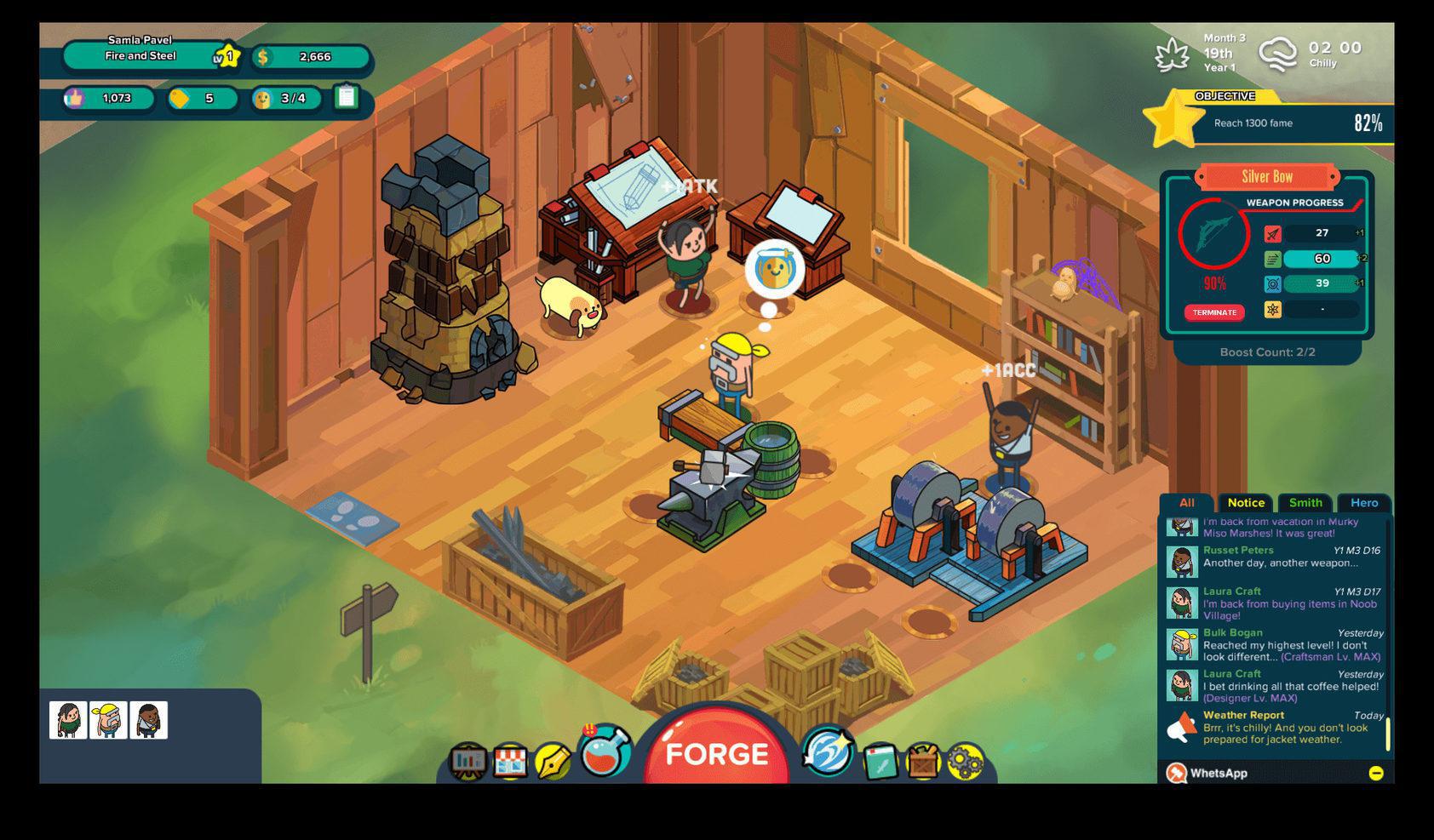Switch to the Smith tab
1434x840 pixels.
(x=1305, y=503)
